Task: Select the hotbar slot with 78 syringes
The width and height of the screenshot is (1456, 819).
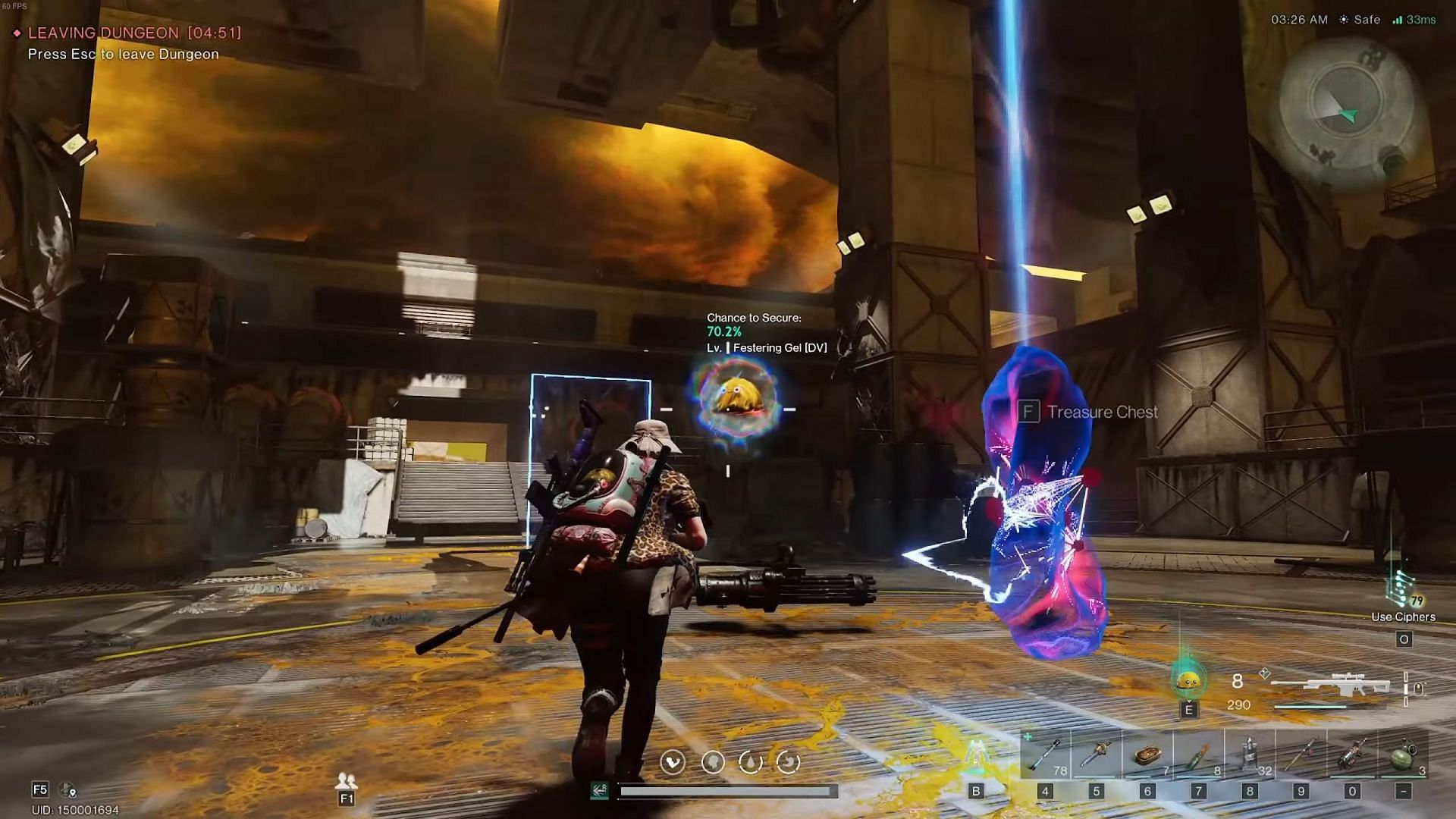Action: click(1044, 755)
